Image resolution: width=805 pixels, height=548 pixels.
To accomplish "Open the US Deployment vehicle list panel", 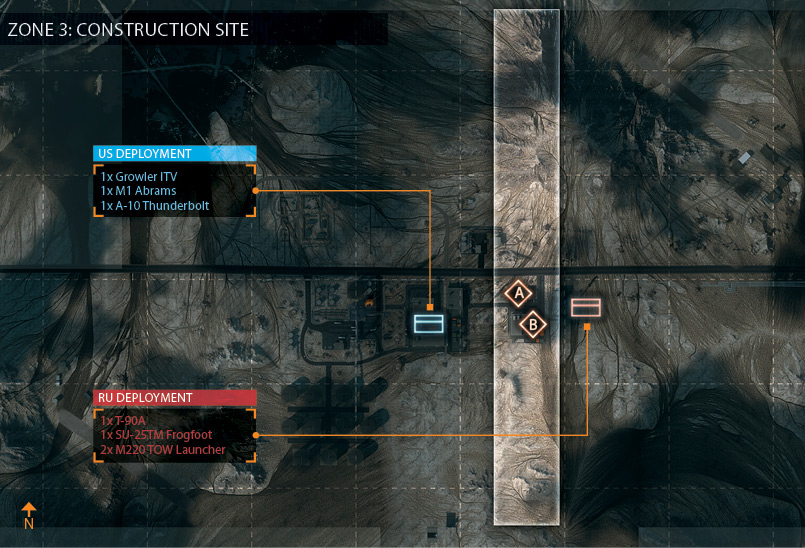I will coord(175,190).
